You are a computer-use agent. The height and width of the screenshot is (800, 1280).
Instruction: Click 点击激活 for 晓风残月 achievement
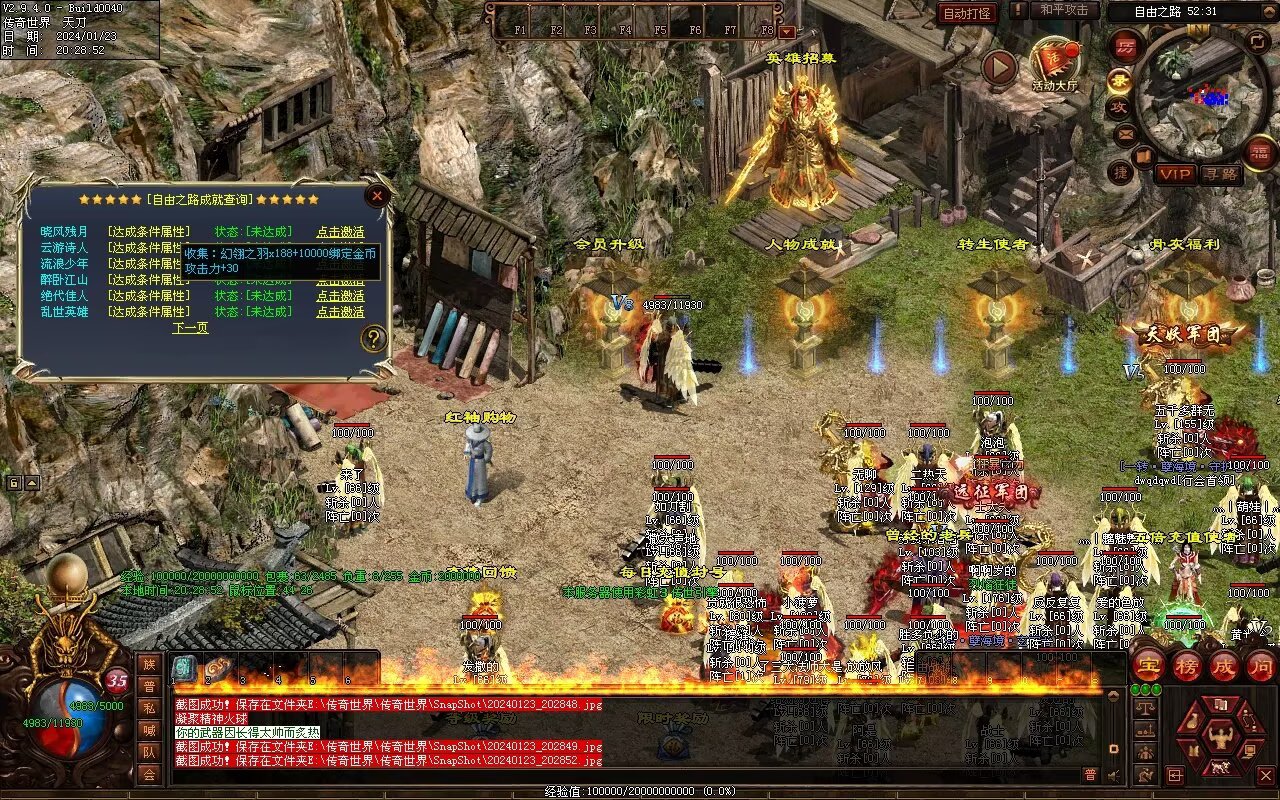(x=340, y=232)
